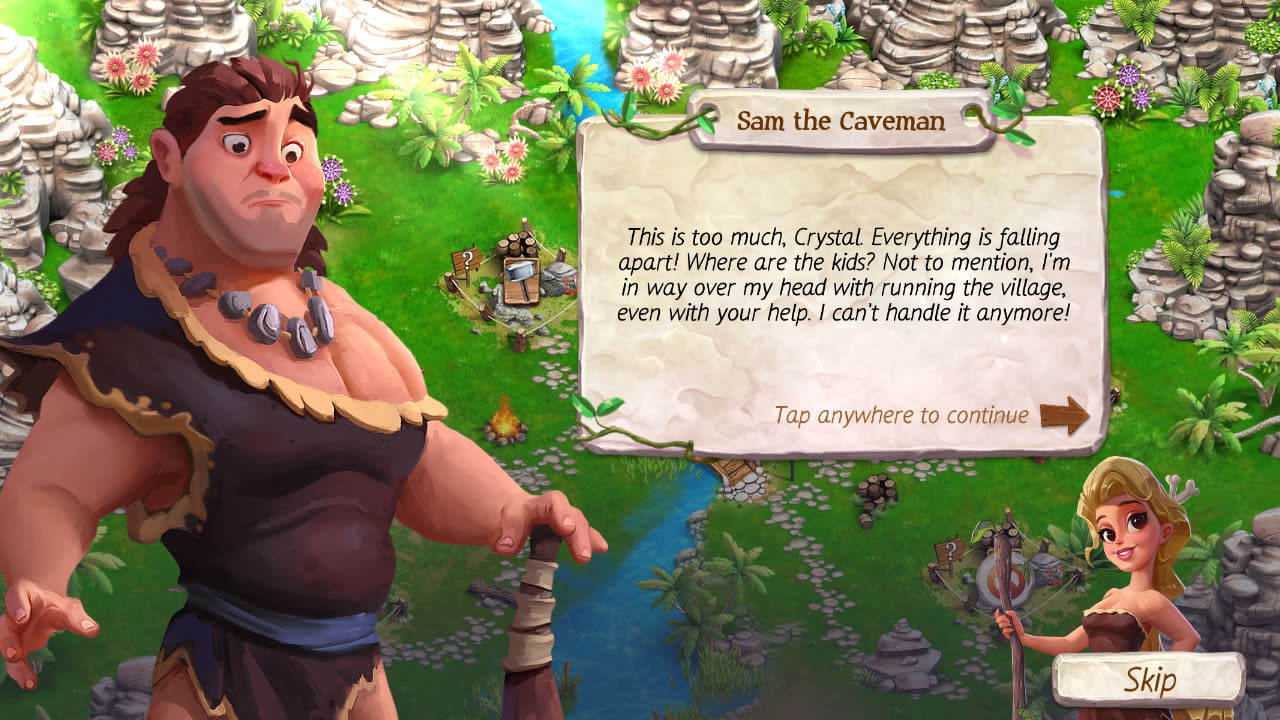
Task: Click the question mark sign beside Crystal
Action: tap(951, 550)
